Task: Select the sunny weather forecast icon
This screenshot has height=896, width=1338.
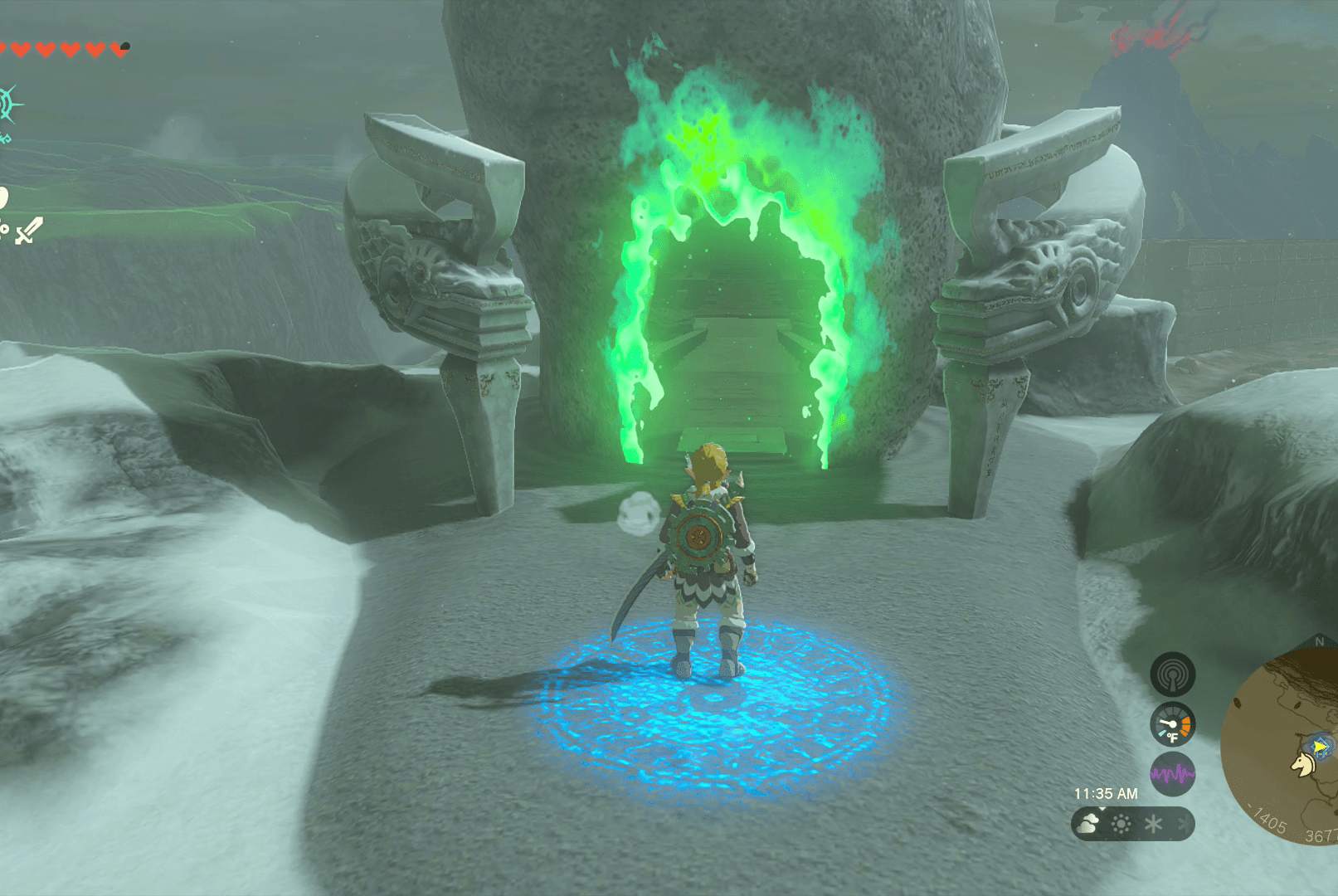Action: coord(1121,823)
